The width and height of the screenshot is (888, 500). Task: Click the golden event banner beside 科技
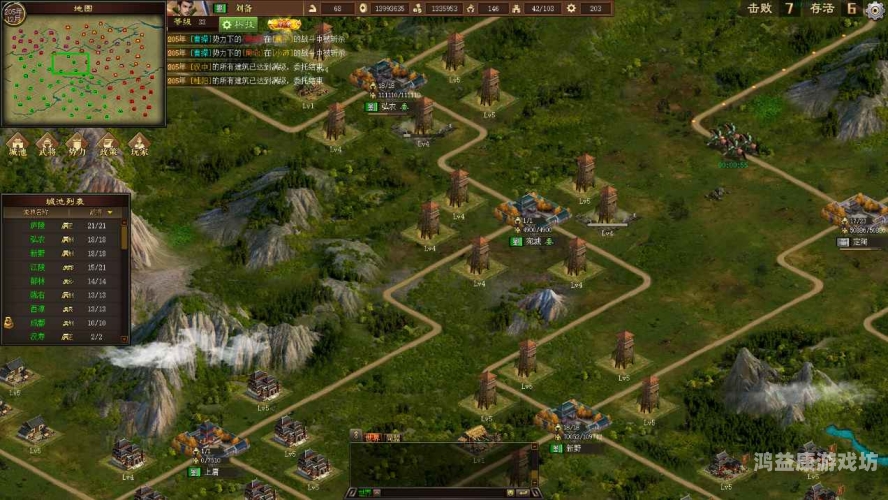(x=284, y=23)
